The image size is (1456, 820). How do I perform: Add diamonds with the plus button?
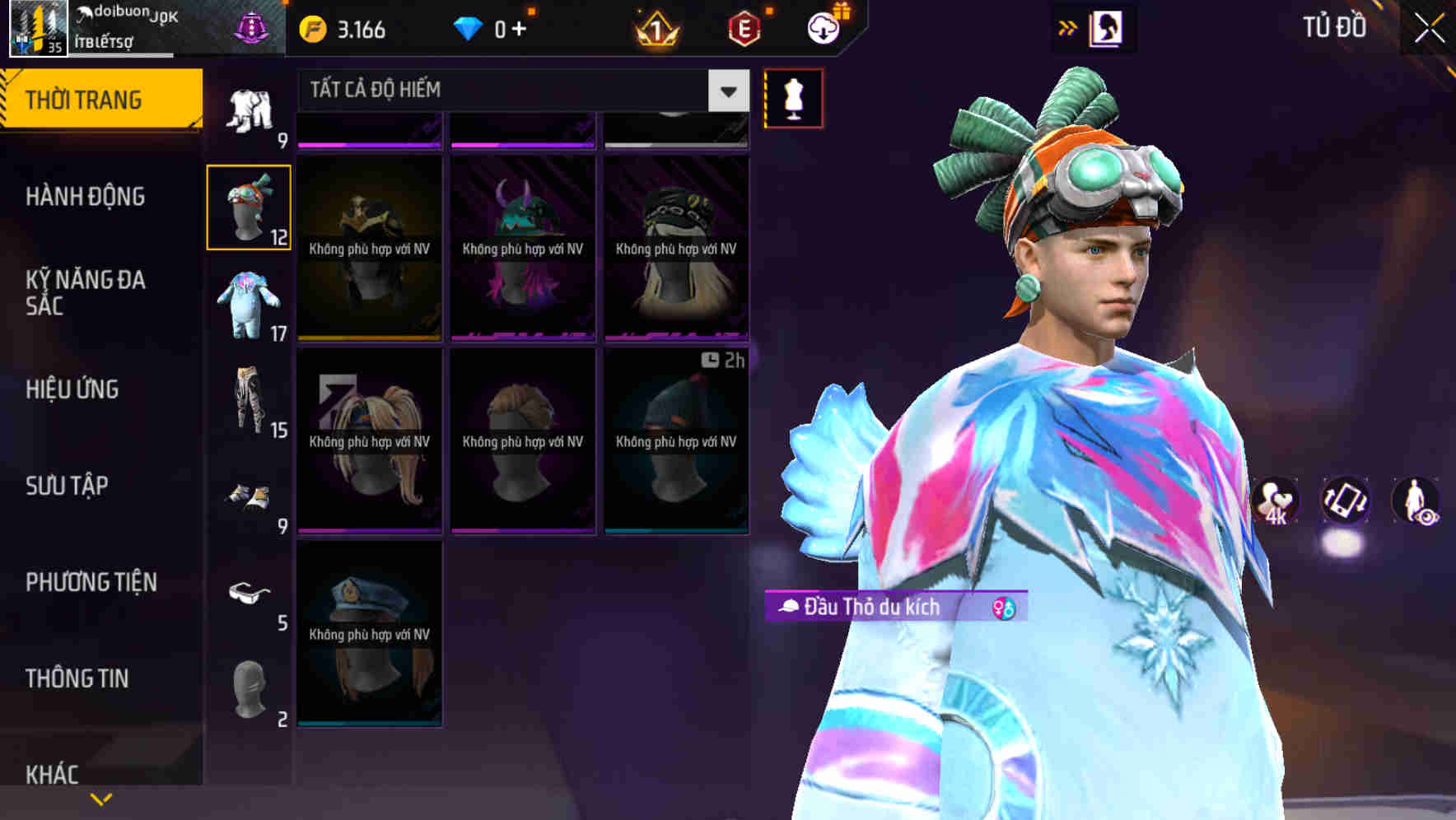[x=519, y=30]
